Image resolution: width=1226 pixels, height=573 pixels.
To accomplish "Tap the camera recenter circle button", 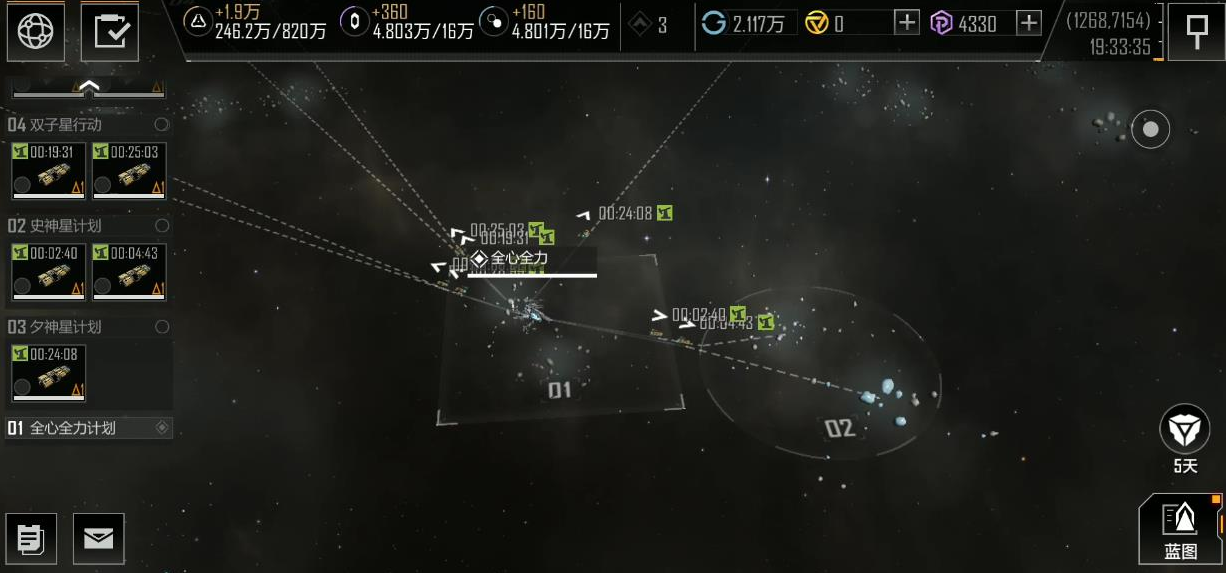I will [x=1150, y=129].
